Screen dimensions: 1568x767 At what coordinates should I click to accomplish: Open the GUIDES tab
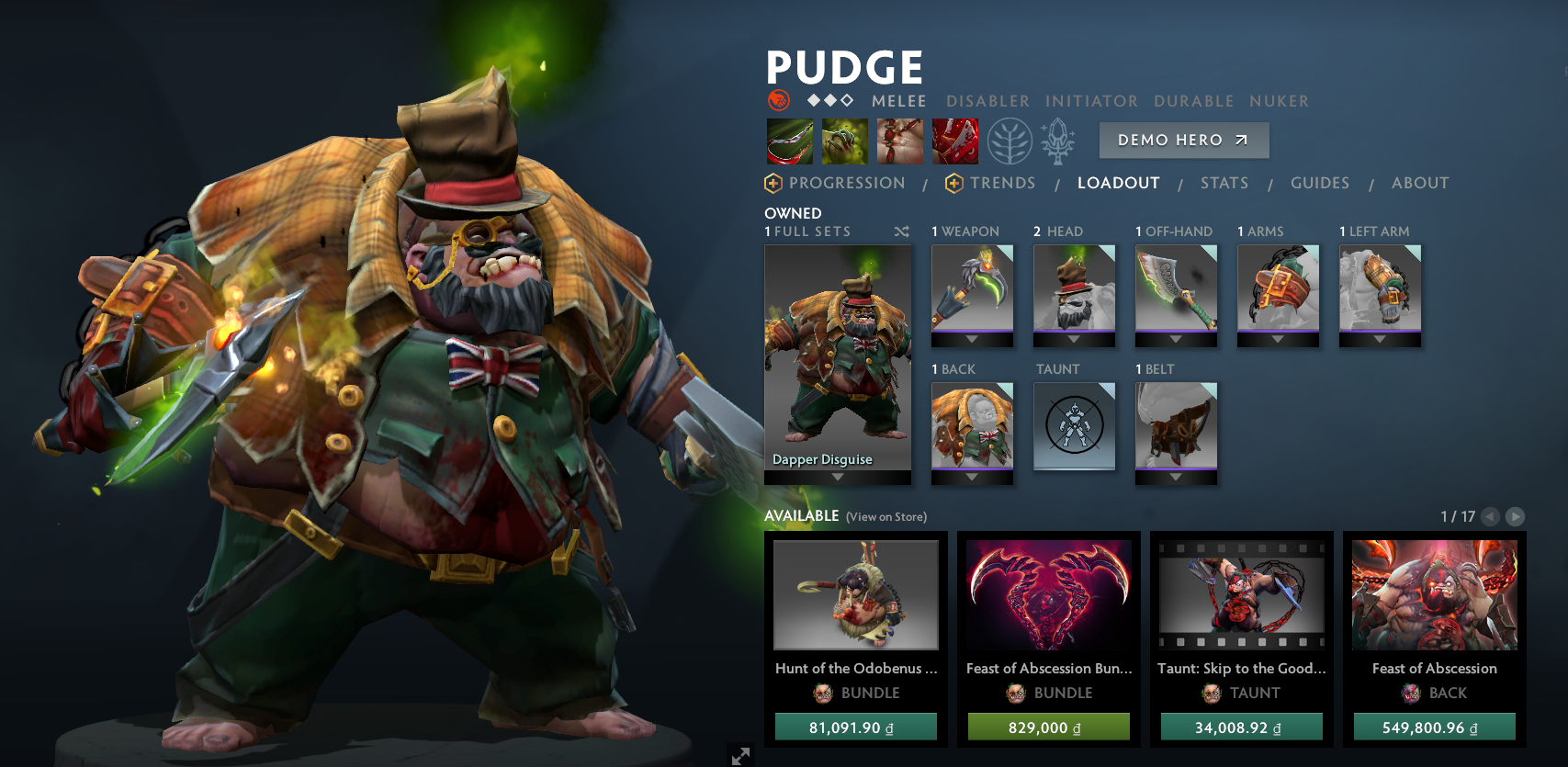(1320, 183)
